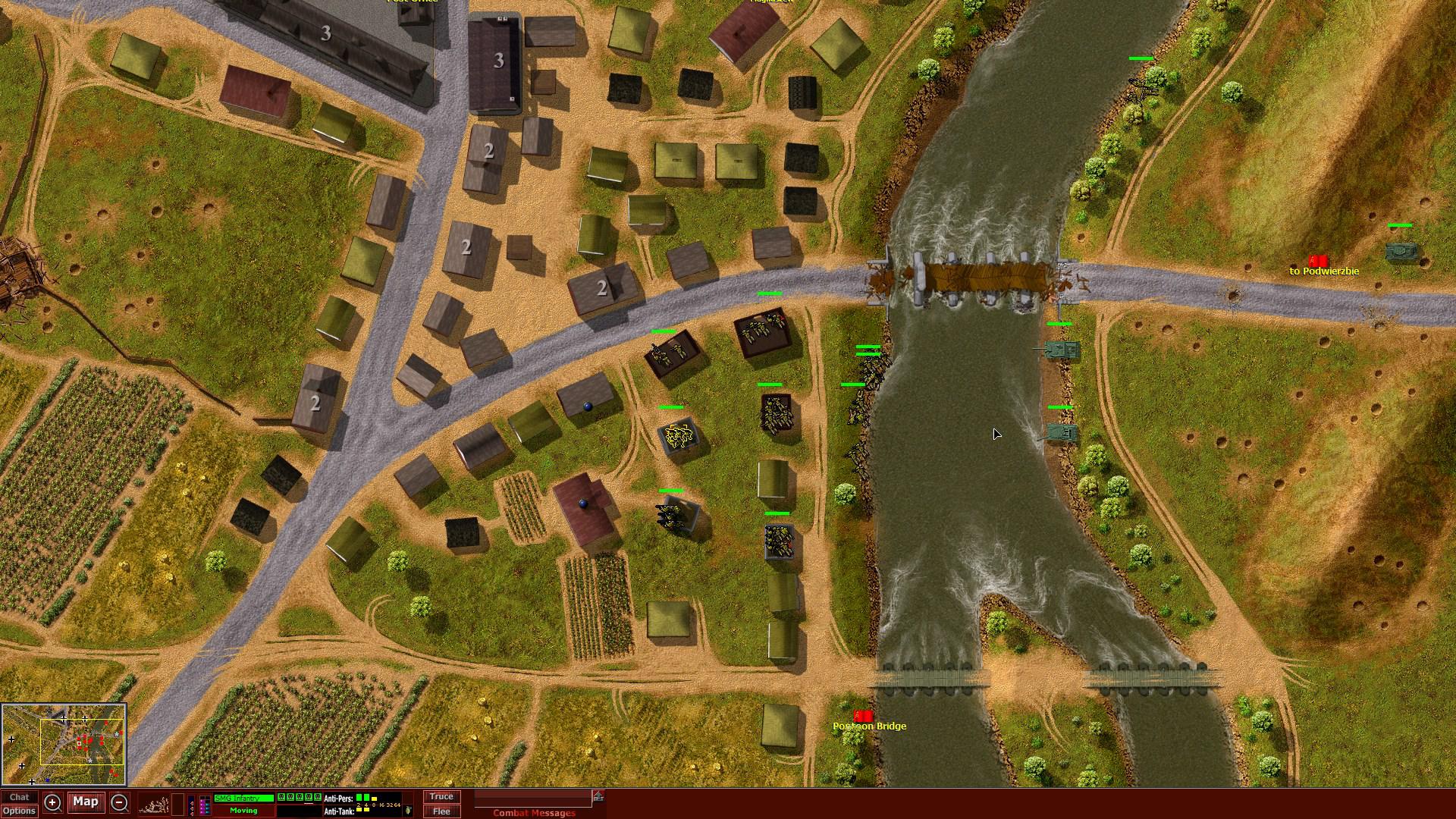Select the zoom-out magnifier tool
The height and width of the screenshot is (819, 1456).
point(118,802)
